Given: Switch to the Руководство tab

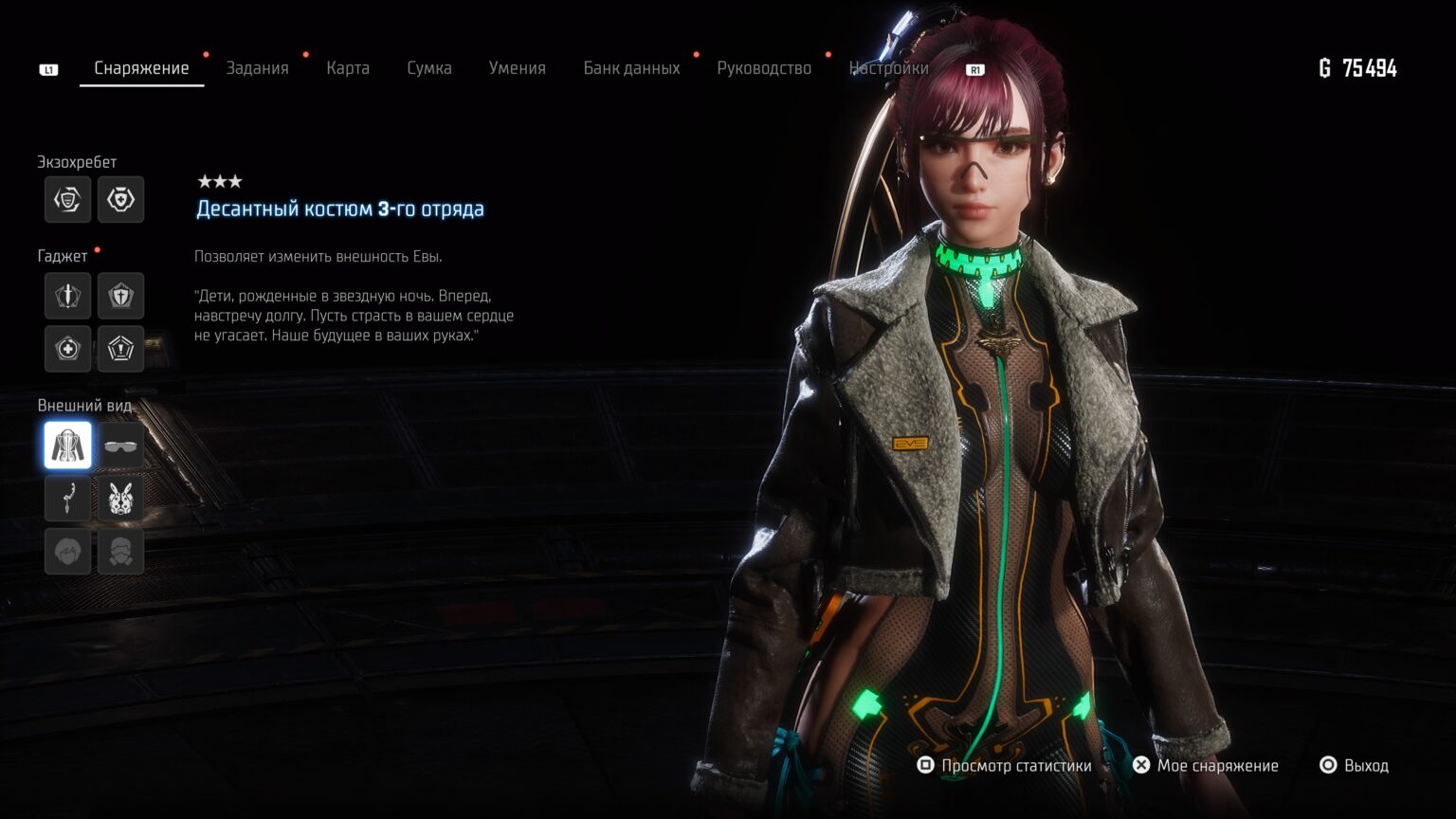Looking at the screenshot, I should 764,68.
